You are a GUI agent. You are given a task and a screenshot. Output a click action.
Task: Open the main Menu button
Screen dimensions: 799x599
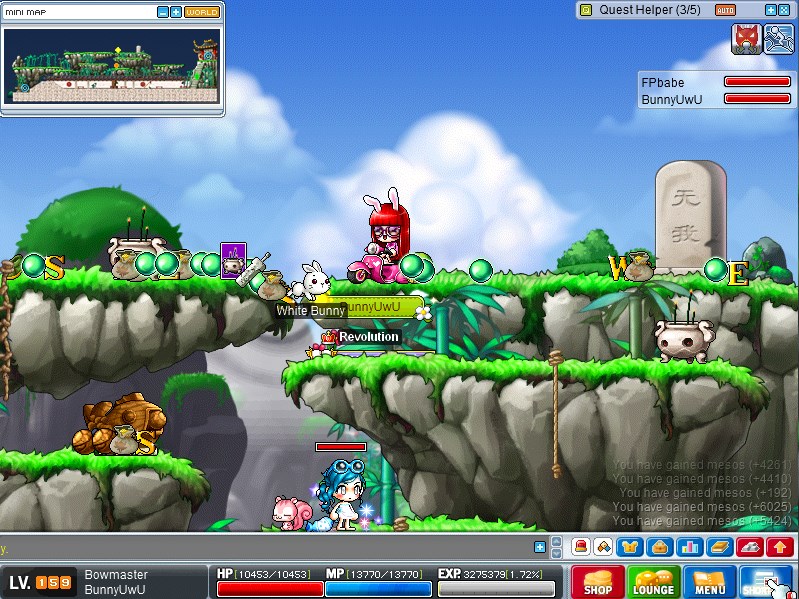tap(709, 582)
